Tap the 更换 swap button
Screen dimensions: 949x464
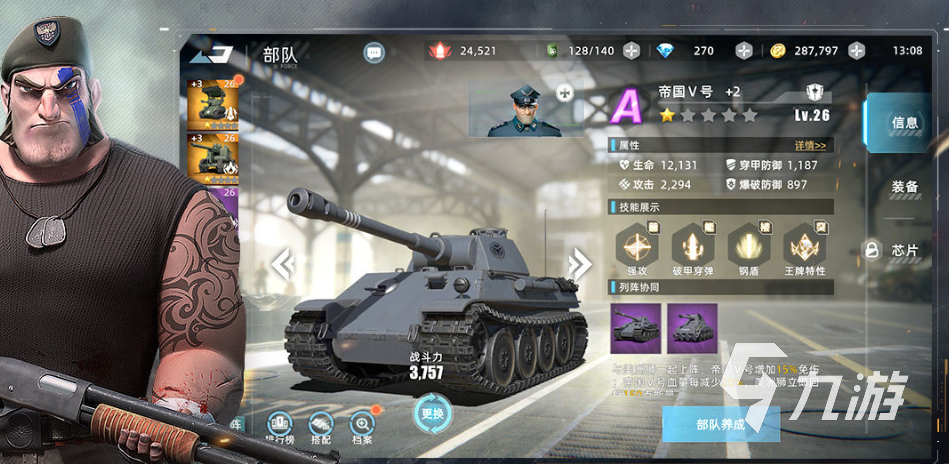pyautogui.click(x=432, y=414)
